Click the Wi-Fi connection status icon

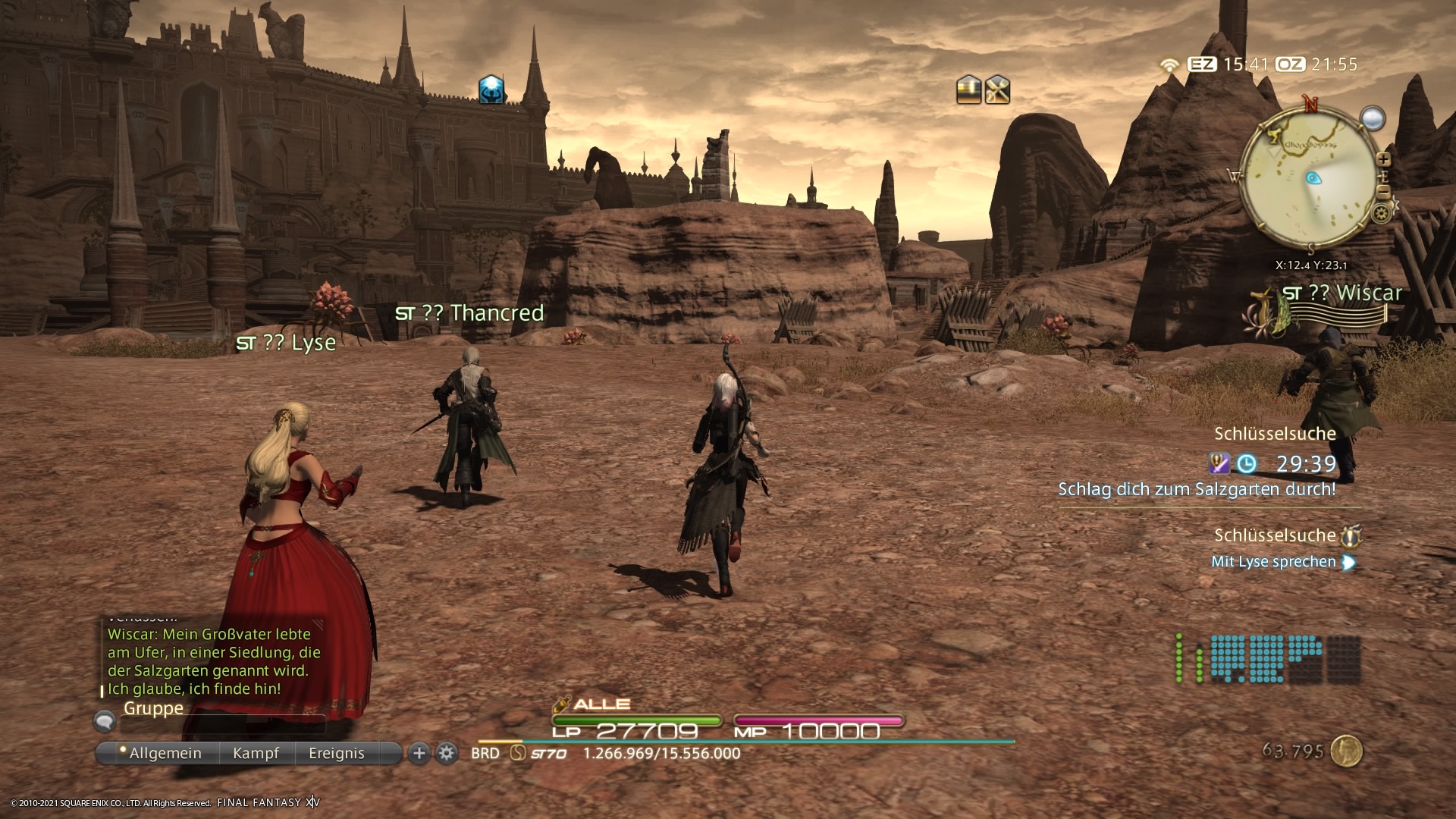tap(1169, 65)
